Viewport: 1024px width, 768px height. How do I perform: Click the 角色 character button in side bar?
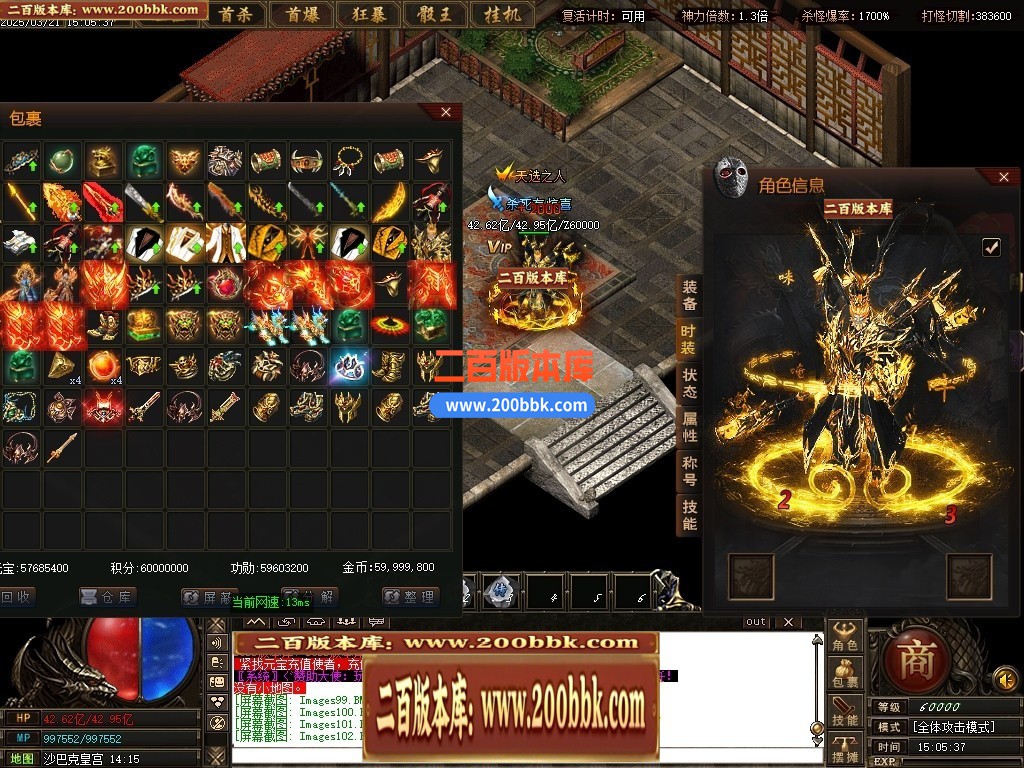[845, 637]
